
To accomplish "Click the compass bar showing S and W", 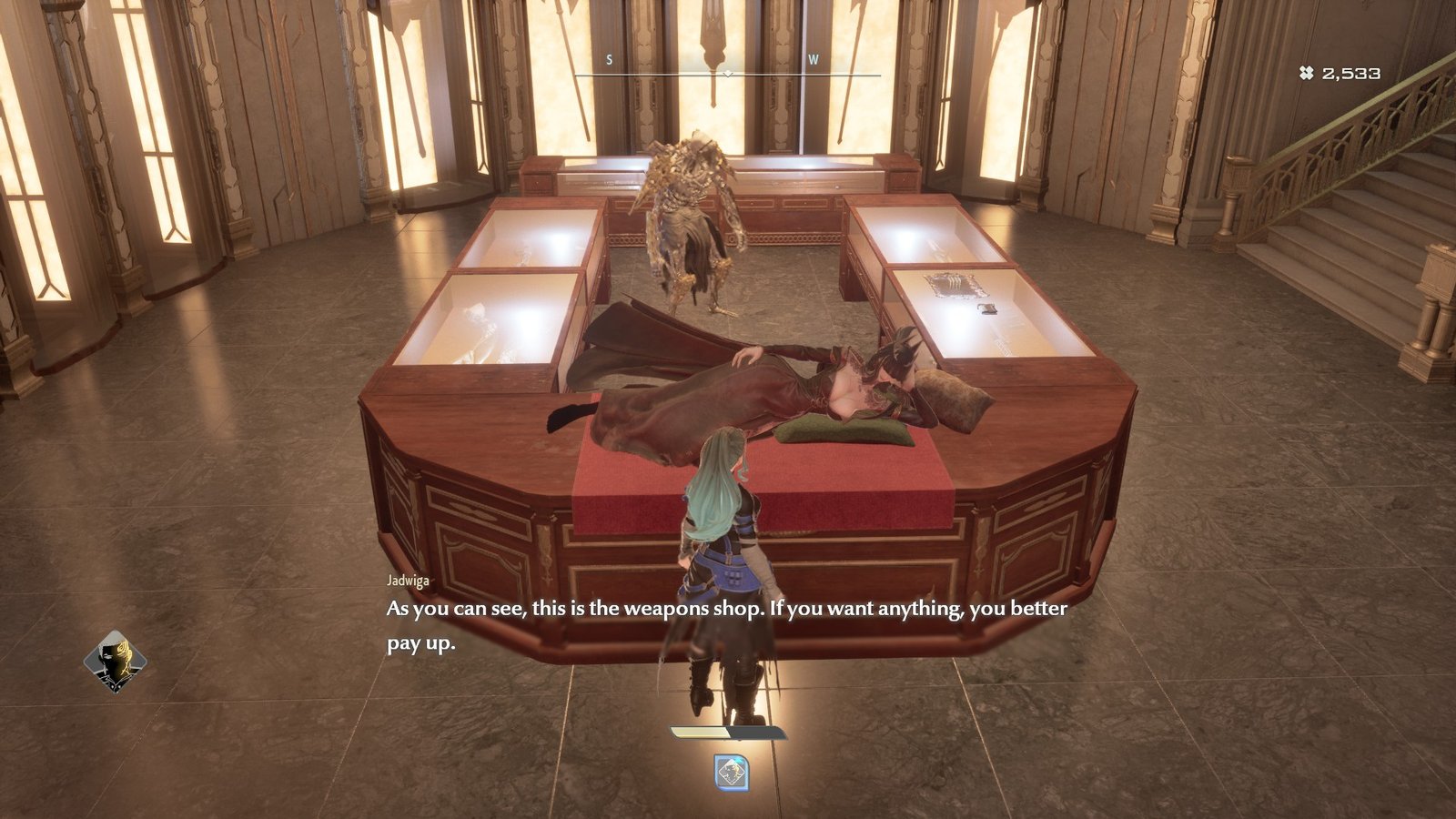I will 727,68.
